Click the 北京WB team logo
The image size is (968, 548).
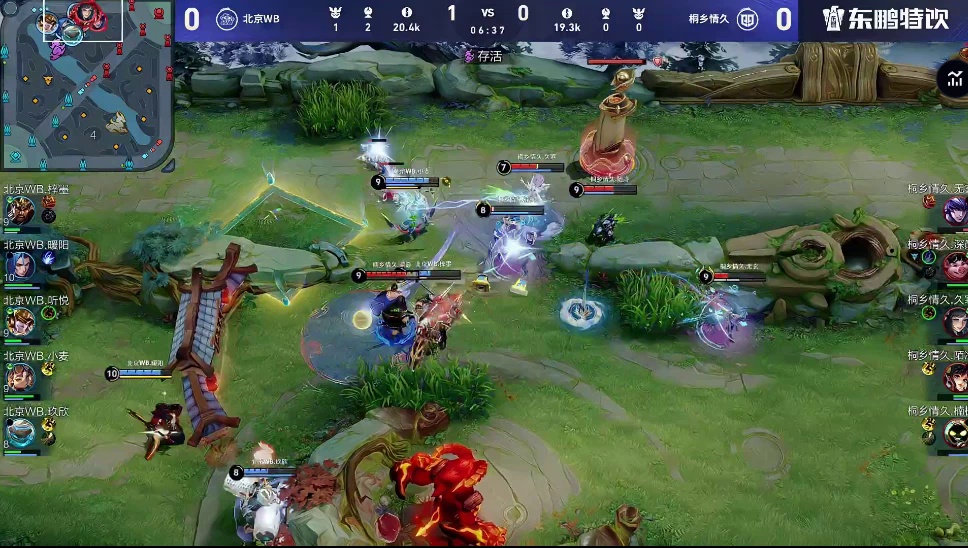[227, 19]
